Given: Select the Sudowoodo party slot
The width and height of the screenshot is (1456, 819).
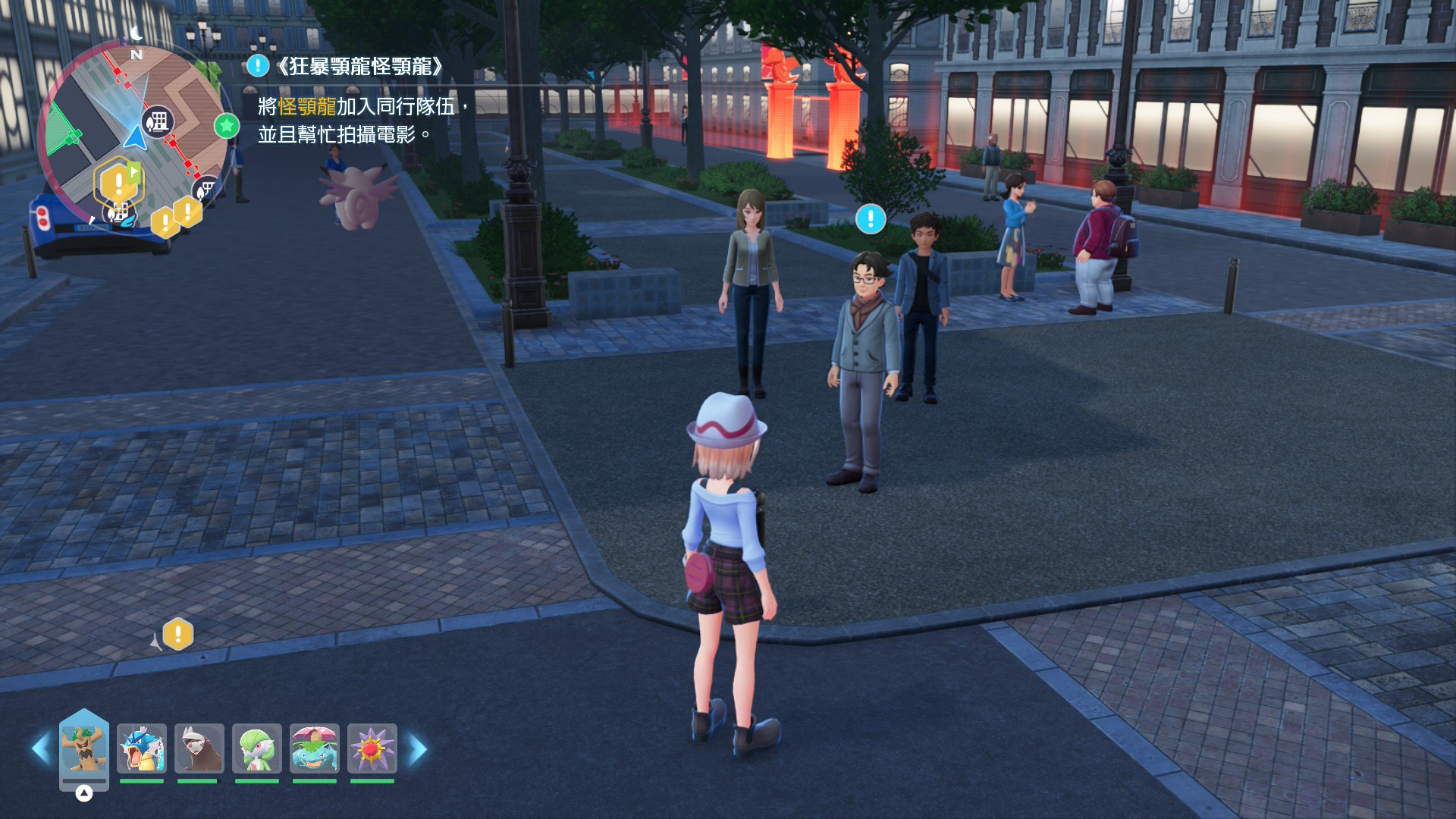Looking at the screenshot, I should click(83, 748).
